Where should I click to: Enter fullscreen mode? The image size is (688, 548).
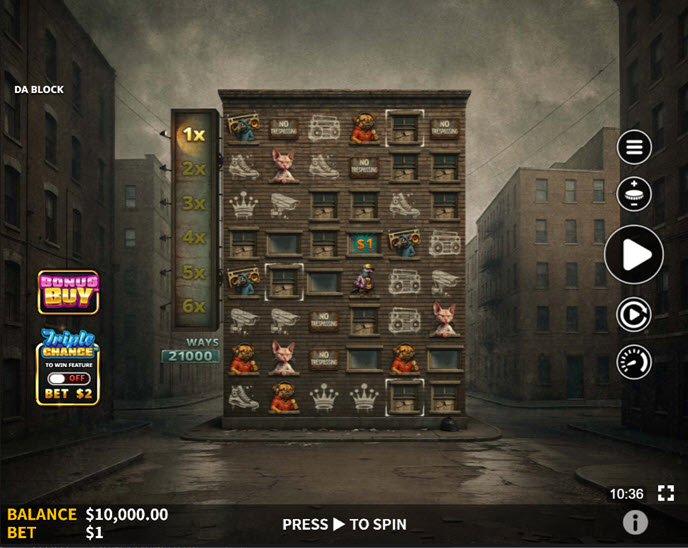click(x=666, y=493)
